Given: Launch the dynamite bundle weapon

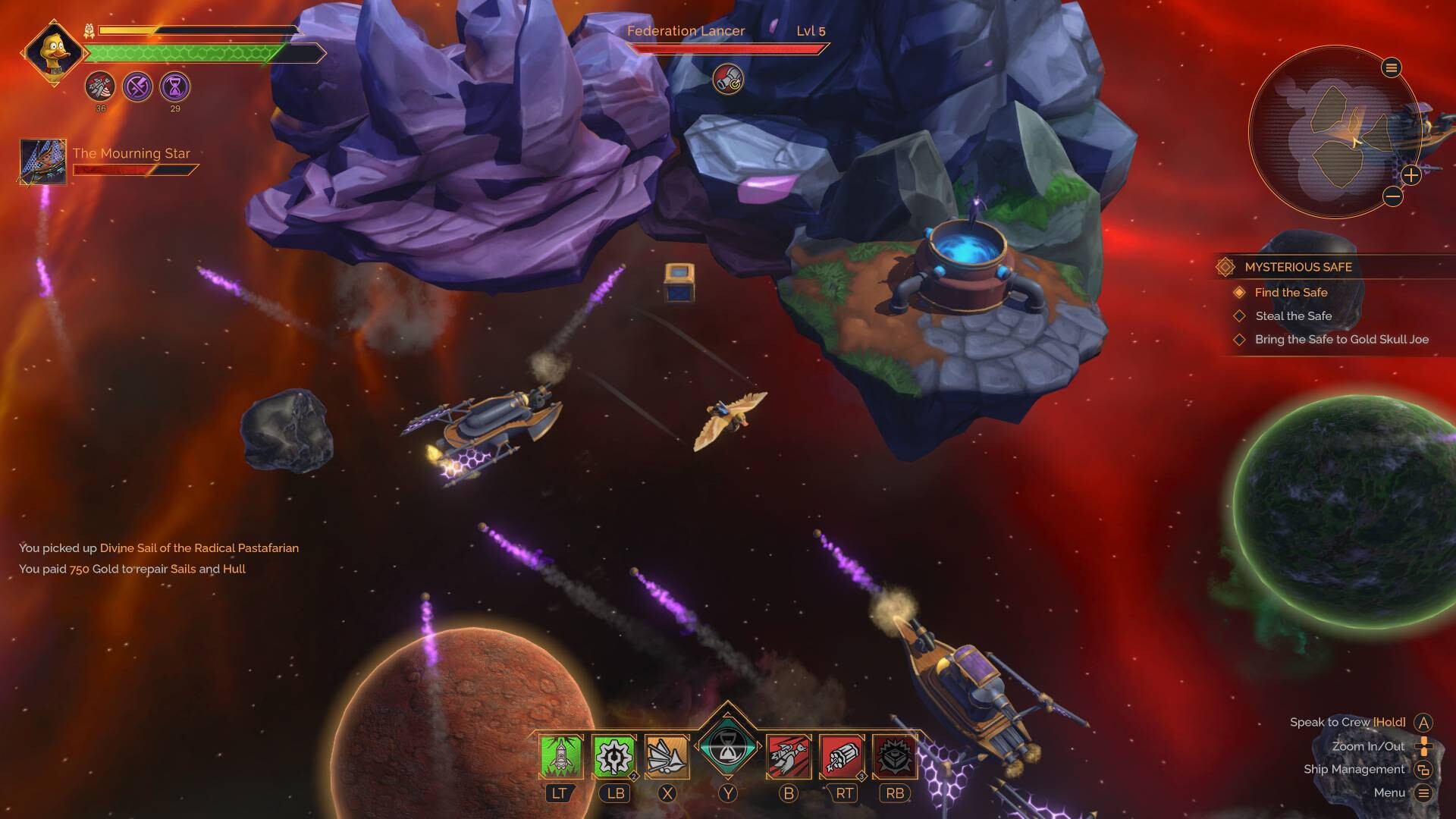Looking at the screenshot, I should coord(842,756).
